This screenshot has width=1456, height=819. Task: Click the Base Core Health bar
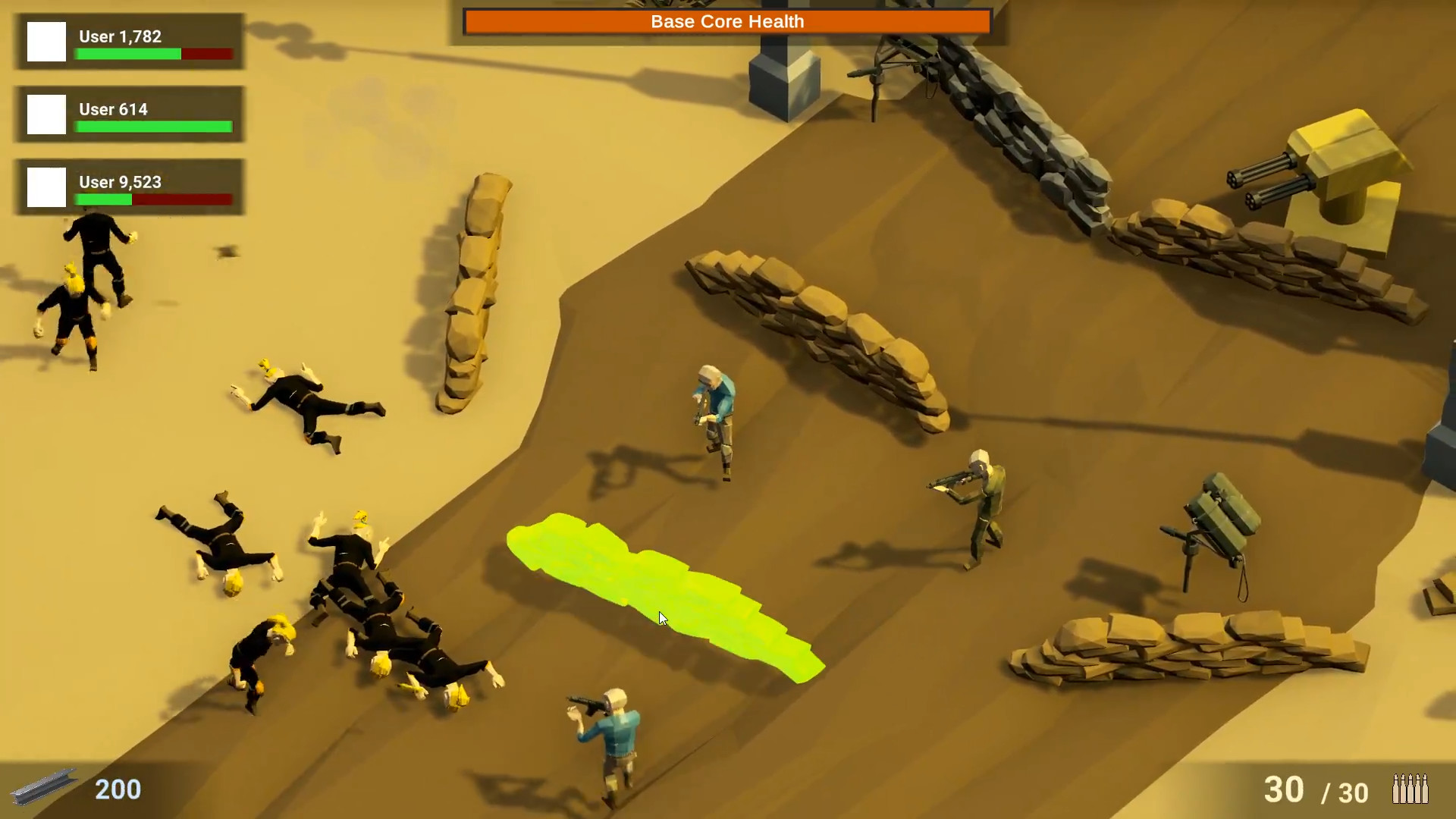726,22
